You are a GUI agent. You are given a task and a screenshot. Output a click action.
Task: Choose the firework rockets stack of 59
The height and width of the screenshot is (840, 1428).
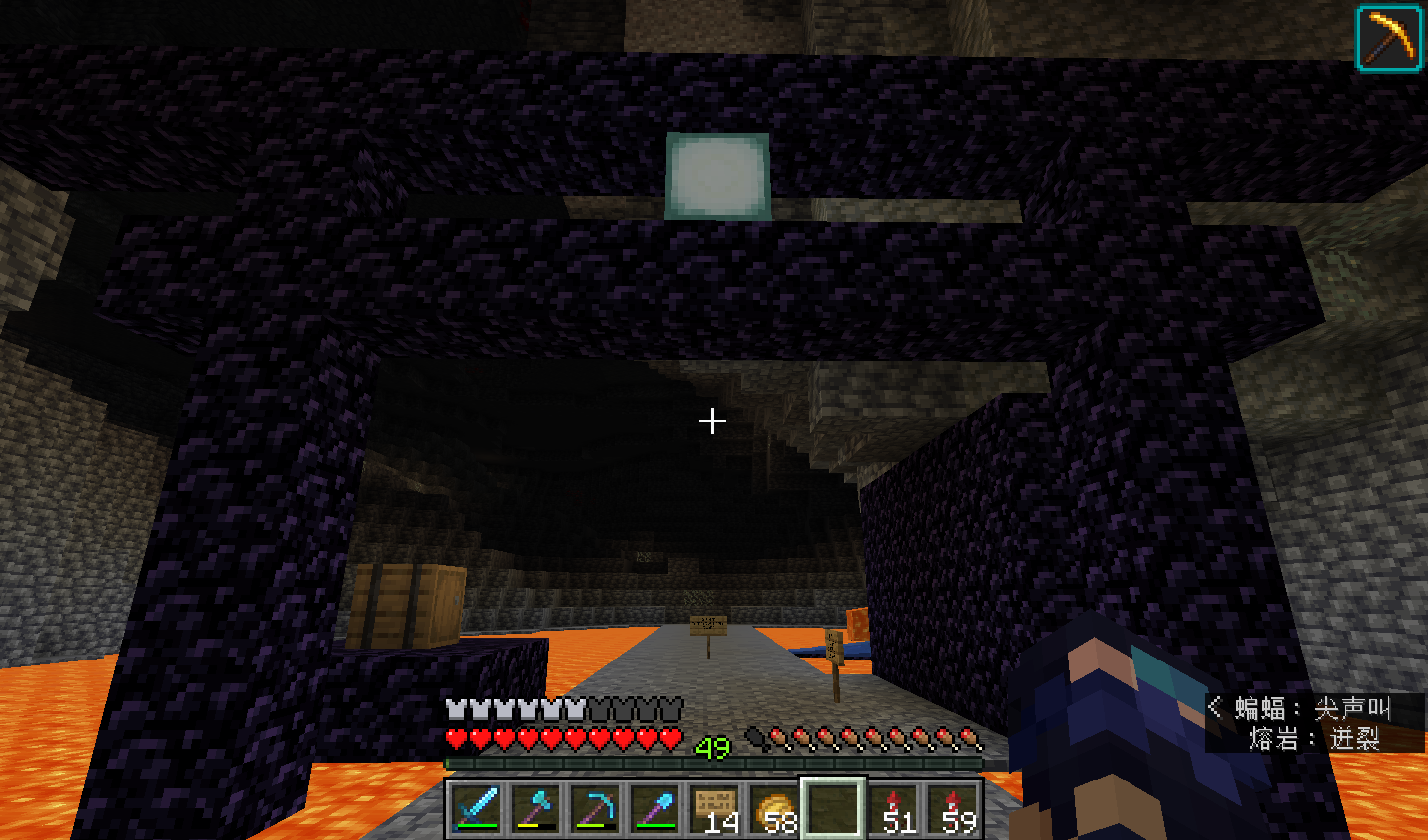pos(954,807)
